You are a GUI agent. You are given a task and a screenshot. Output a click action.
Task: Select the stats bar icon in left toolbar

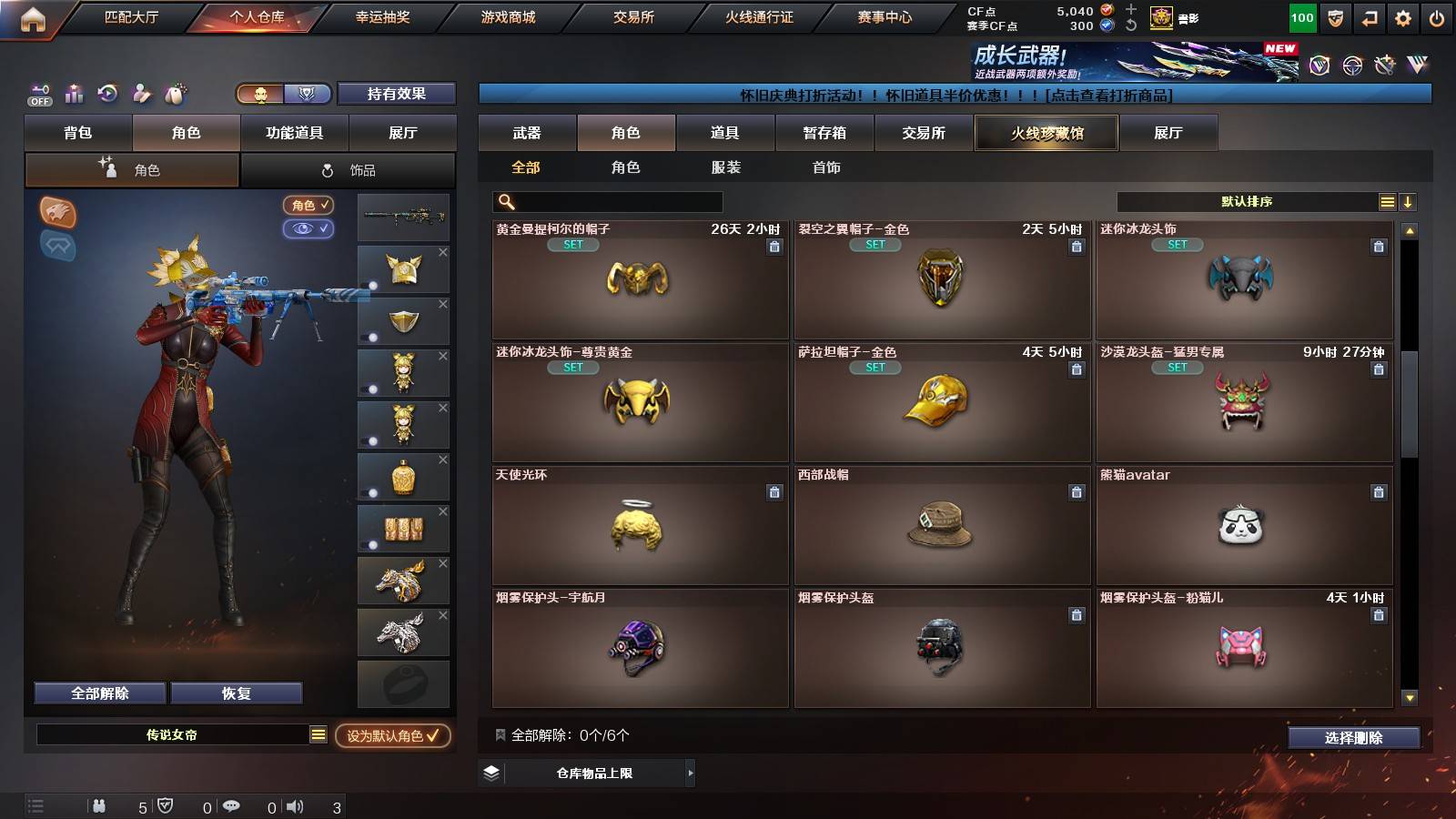[74, 94]
